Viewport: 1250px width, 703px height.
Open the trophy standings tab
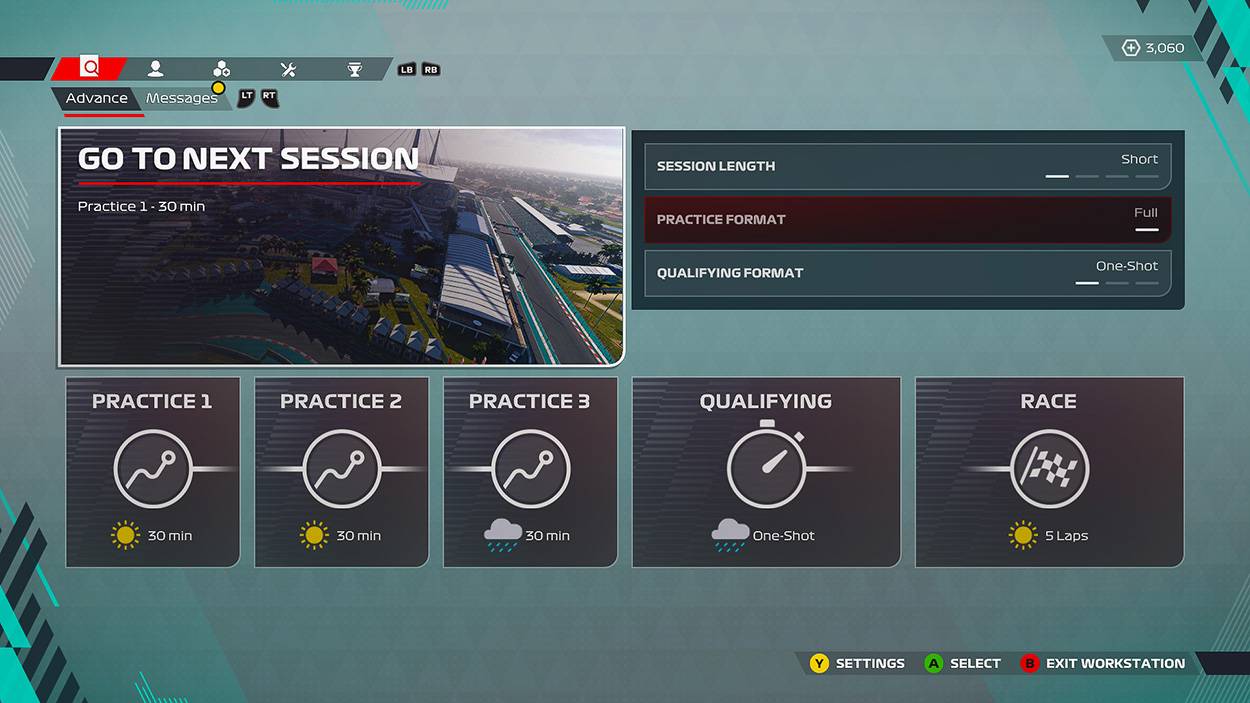tap(354, 69)
